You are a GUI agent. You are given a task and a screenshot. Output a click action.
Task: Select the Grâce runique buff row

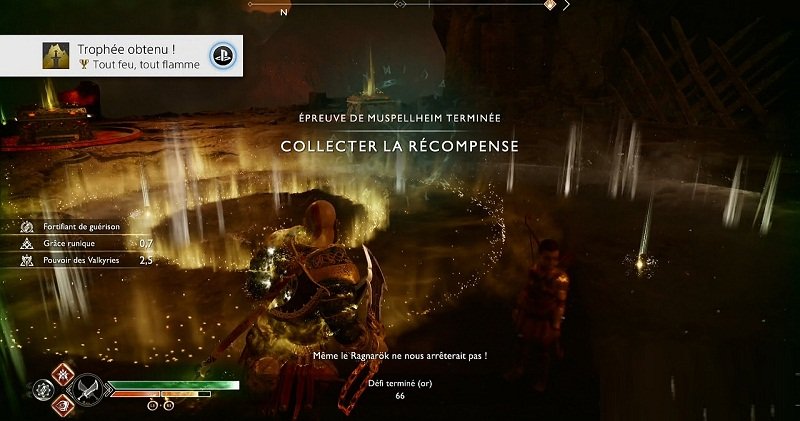tap(80, 243)
